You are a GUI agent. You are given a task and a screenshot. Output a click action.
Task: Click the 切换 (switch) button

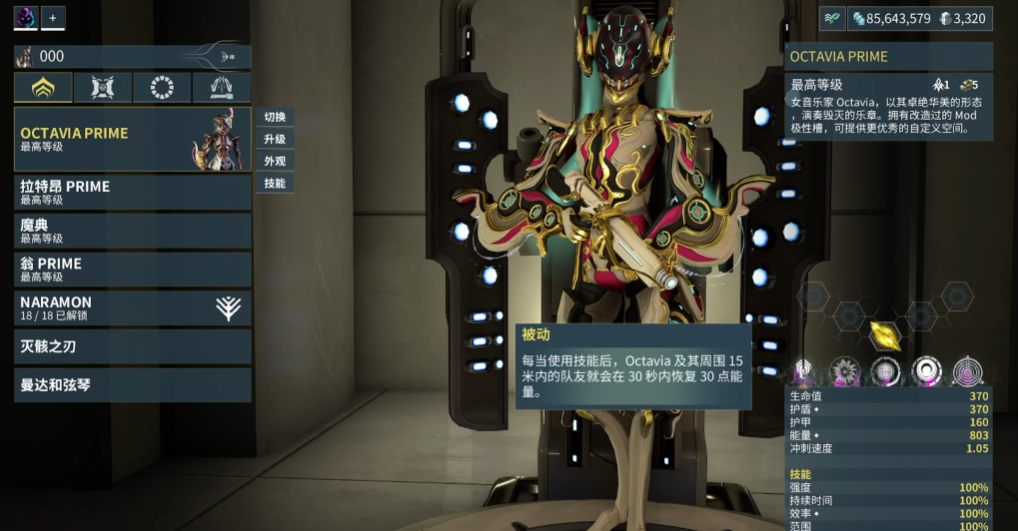275,117
